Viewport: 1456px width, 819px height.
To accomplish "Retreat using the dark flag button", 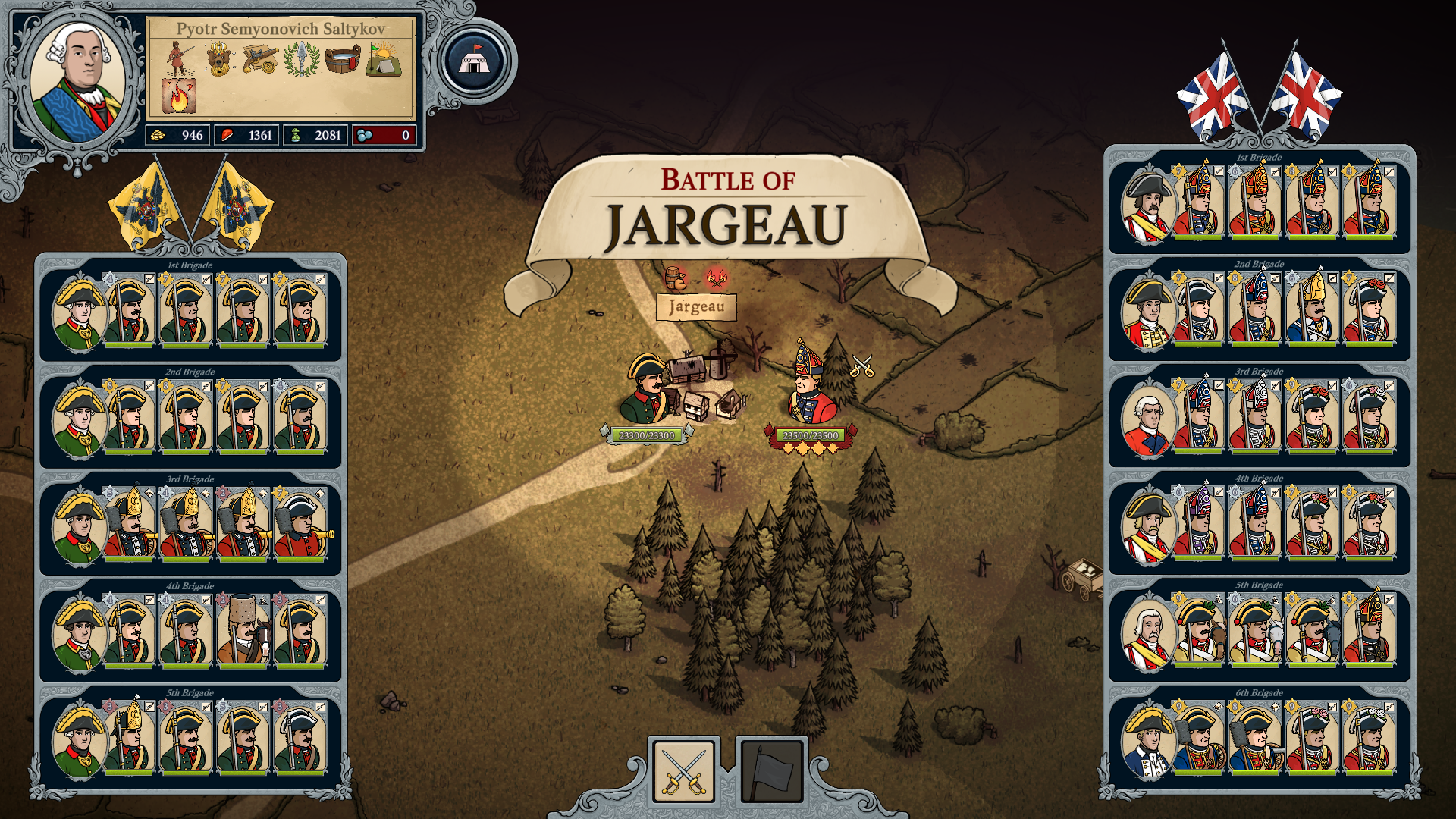I will pyautogui.click(x=771, y=771).
